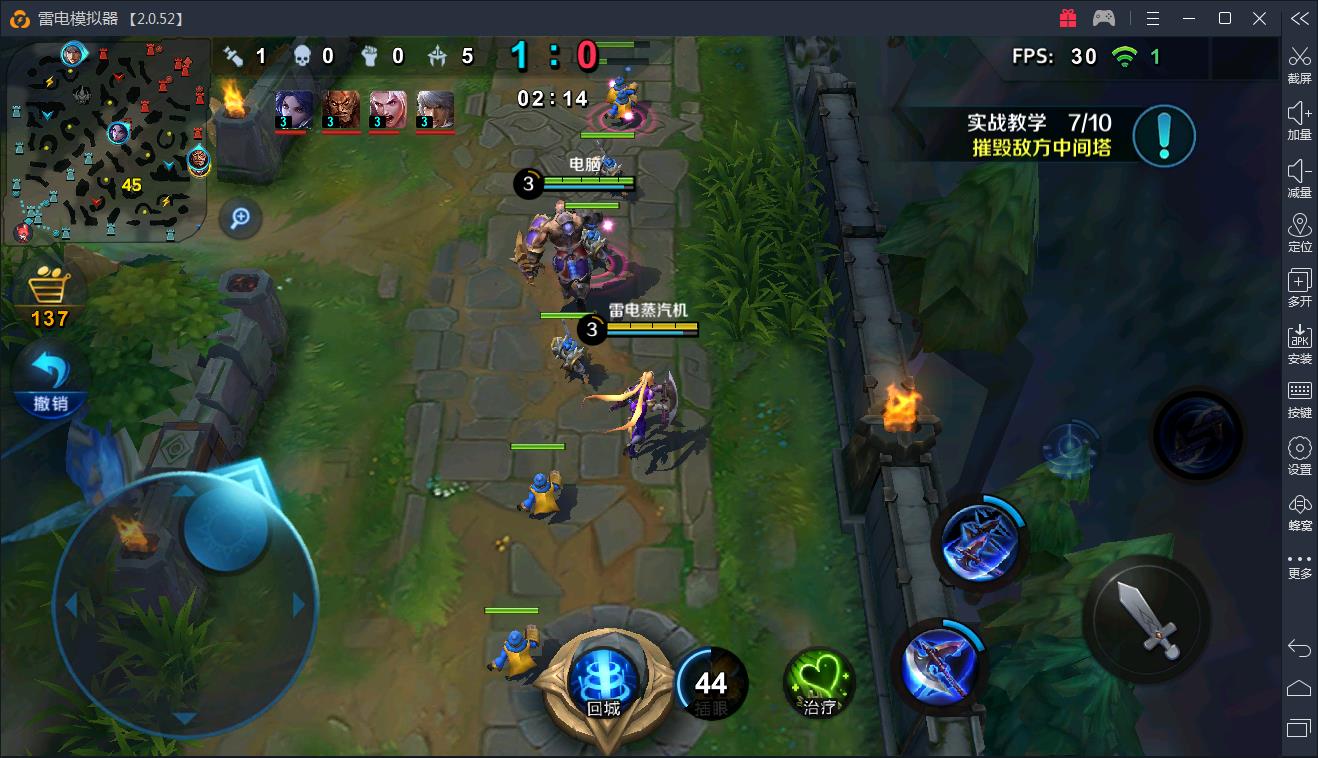Collapse the sidebar with the chevron arrows
This screenshot has height=758, width=1318.
click(x=1299, y=17)
